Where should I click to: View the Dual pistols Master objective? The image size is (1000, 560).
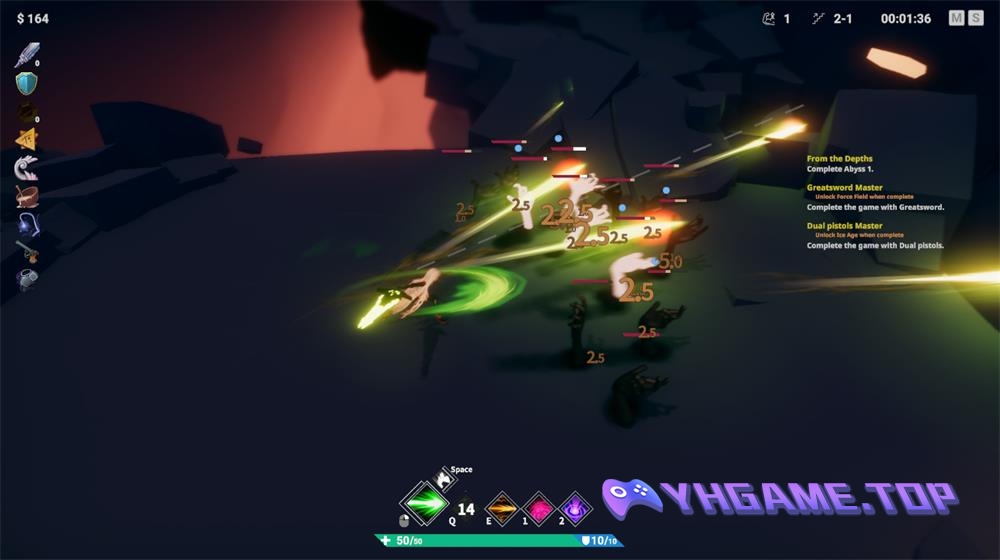pyautogui.click(x=845, y=231)
